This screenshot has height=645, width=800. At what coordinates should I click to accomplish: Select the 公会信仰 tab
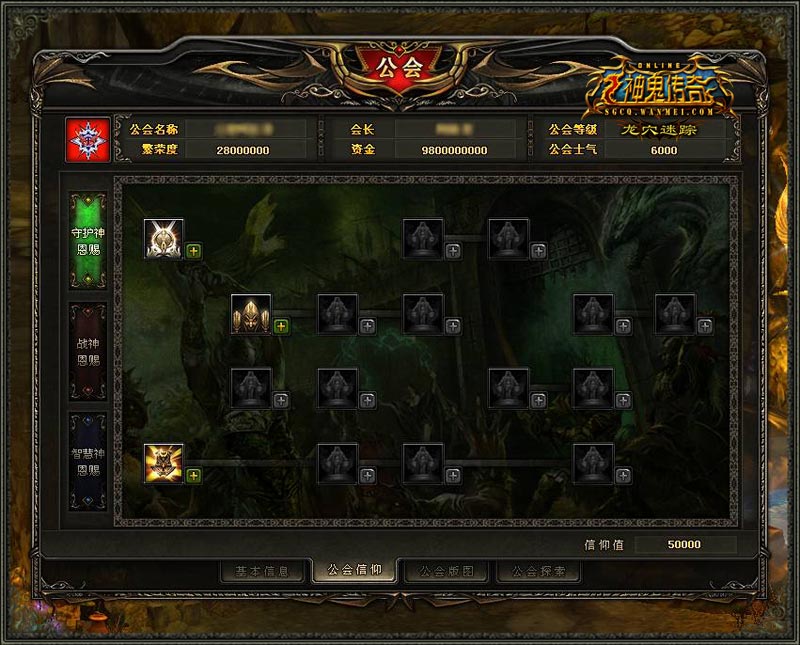click(354, 572)
